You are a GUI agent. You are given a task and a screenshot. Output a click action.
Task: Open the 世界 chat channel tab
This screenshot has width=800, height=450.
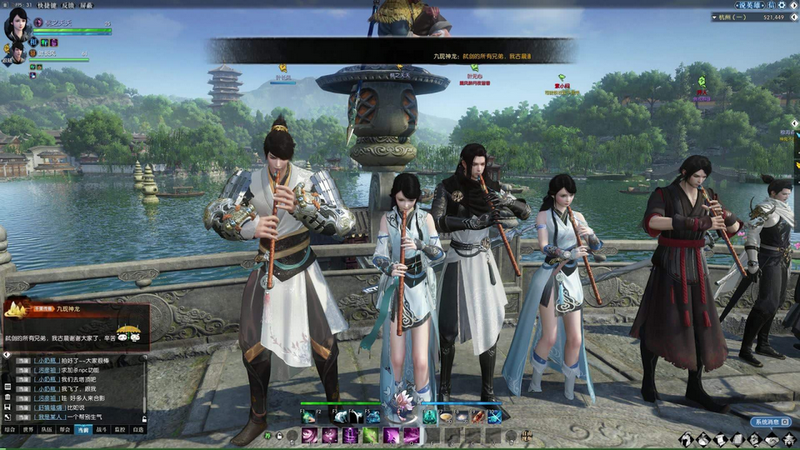(28, 429)
